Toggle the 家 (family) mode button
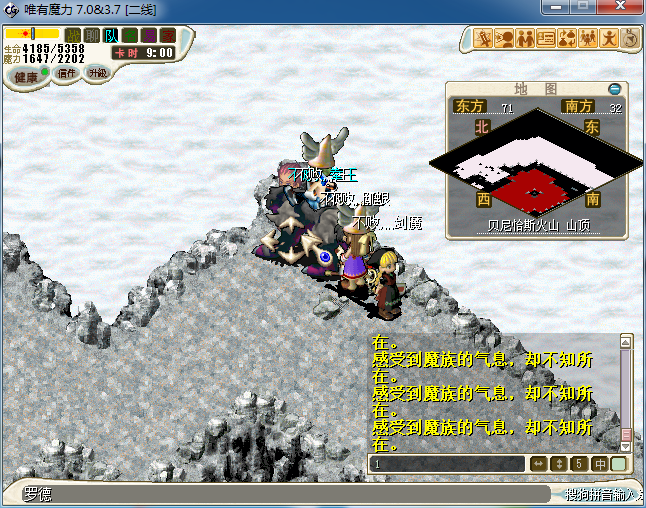This screenshot has height=508, width=646. pyautogui.click(x=168, y=36)
